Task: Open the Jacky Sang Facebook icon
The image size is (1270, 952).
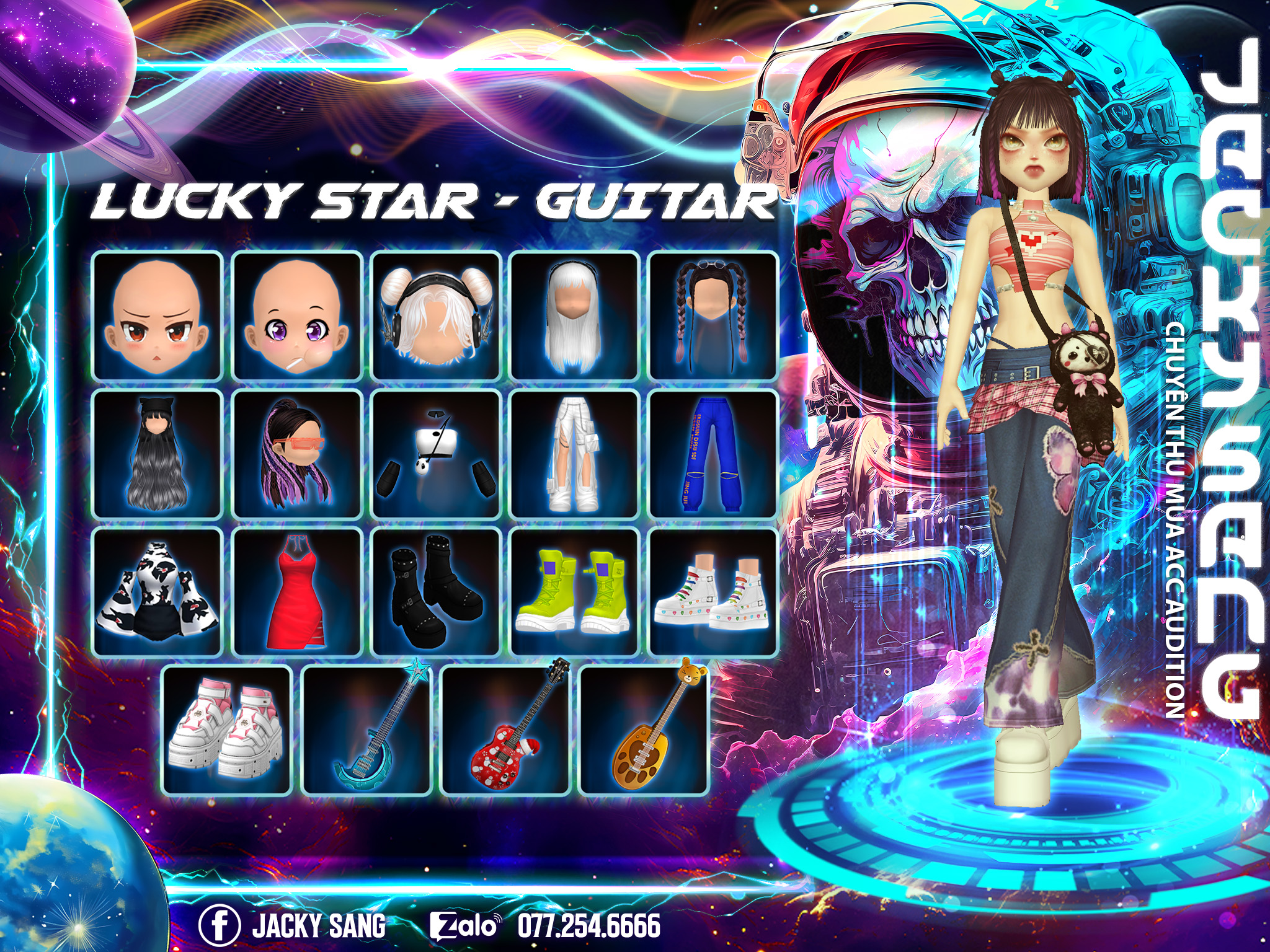Action: click(219, 925)
